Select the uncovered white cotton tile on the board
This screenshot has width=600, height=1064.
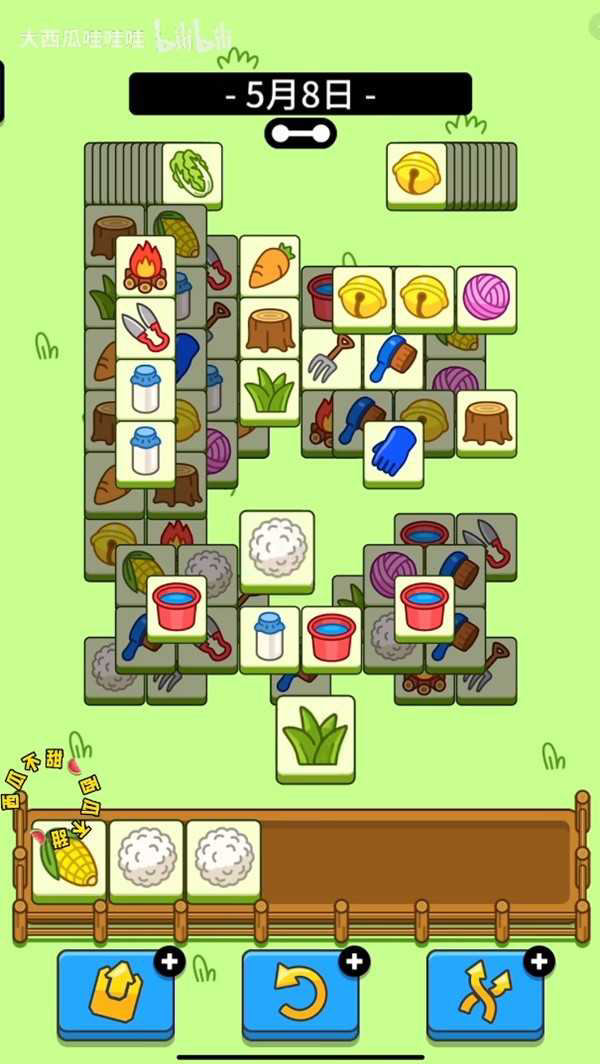277,546
